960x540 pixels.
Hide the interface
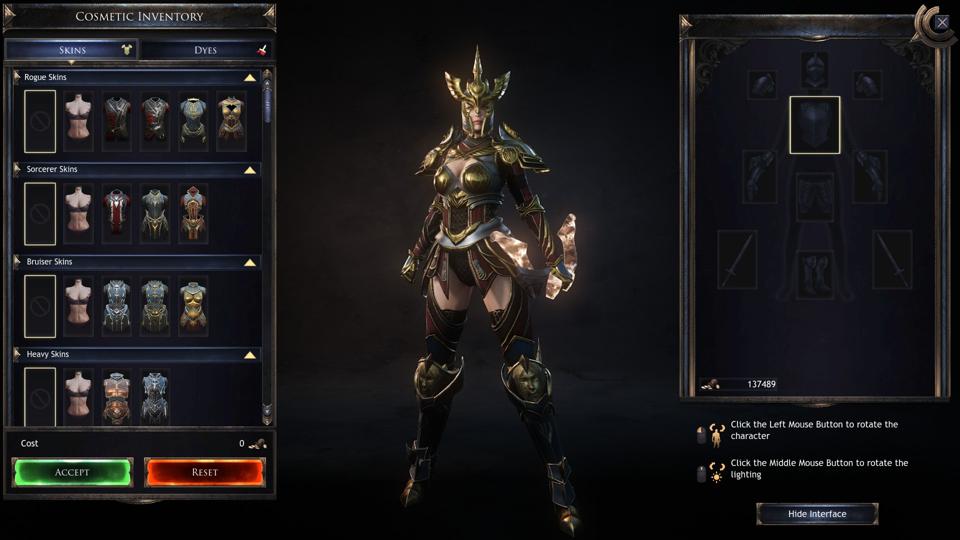coord(817,514)
